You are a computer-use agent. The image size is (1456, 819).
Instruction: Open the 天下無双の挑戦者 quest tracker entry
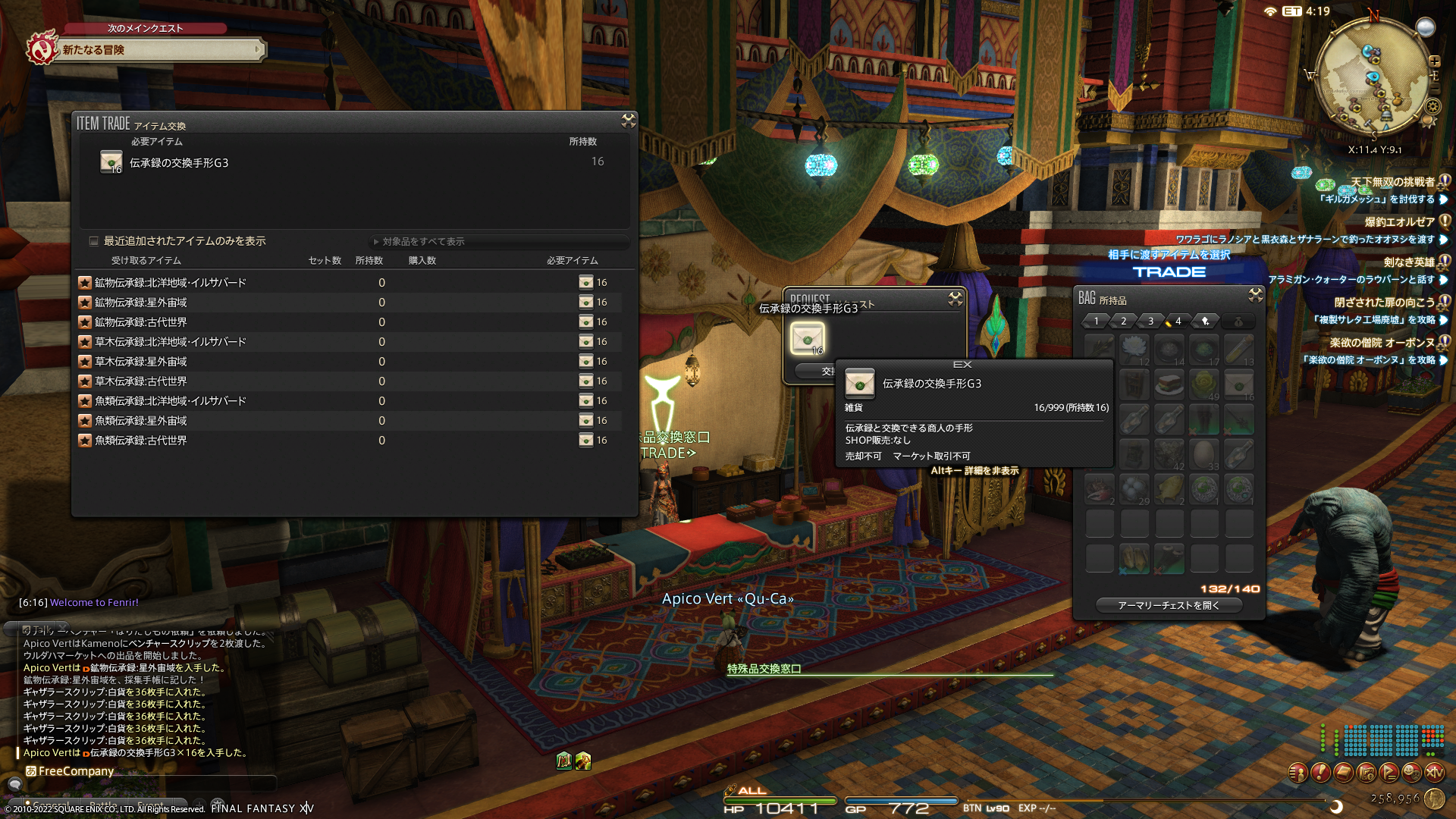coord(1392,182)
